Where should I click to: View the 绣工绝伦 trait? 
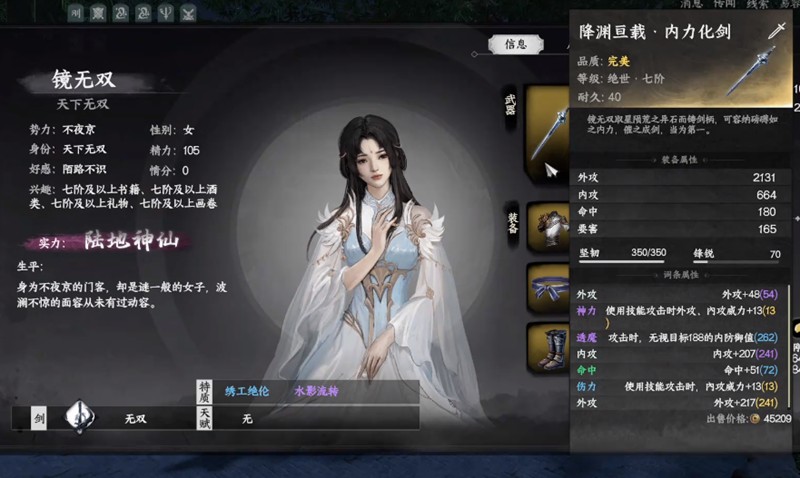(248, 391)
